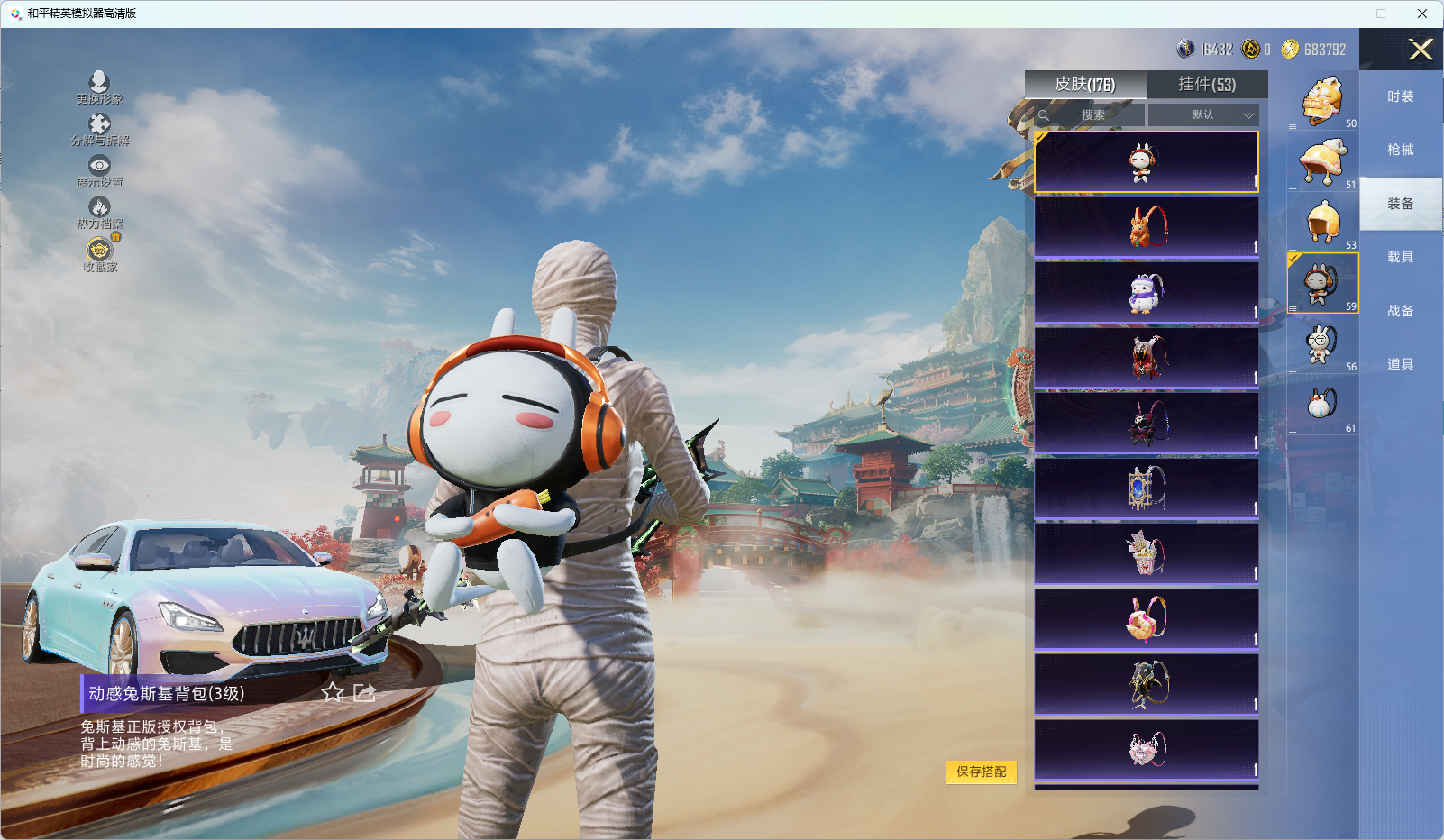Viewport: 1444px width, 840px height.
Task: Open 展示设置 display settings
Action: pyautogui.click(x=99, y=170)
